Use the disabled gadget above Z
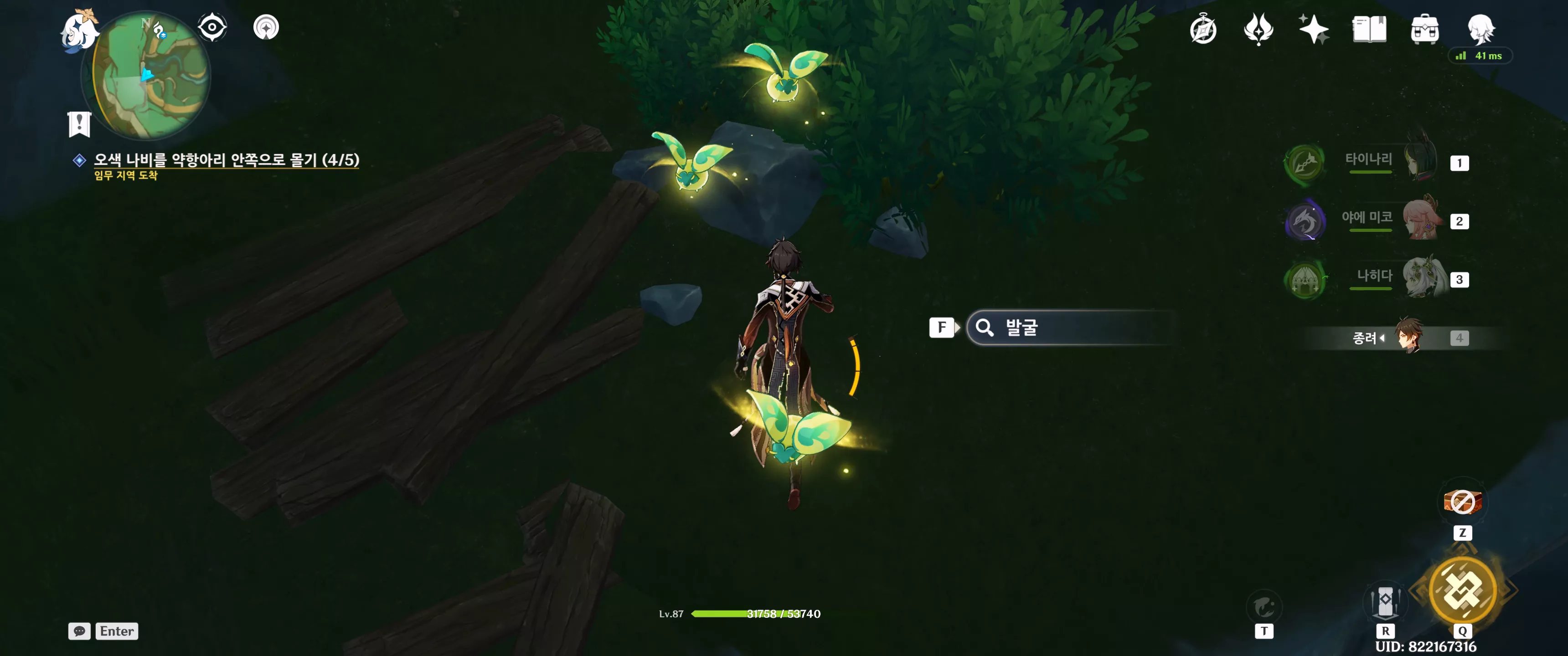 point(1462,502)
